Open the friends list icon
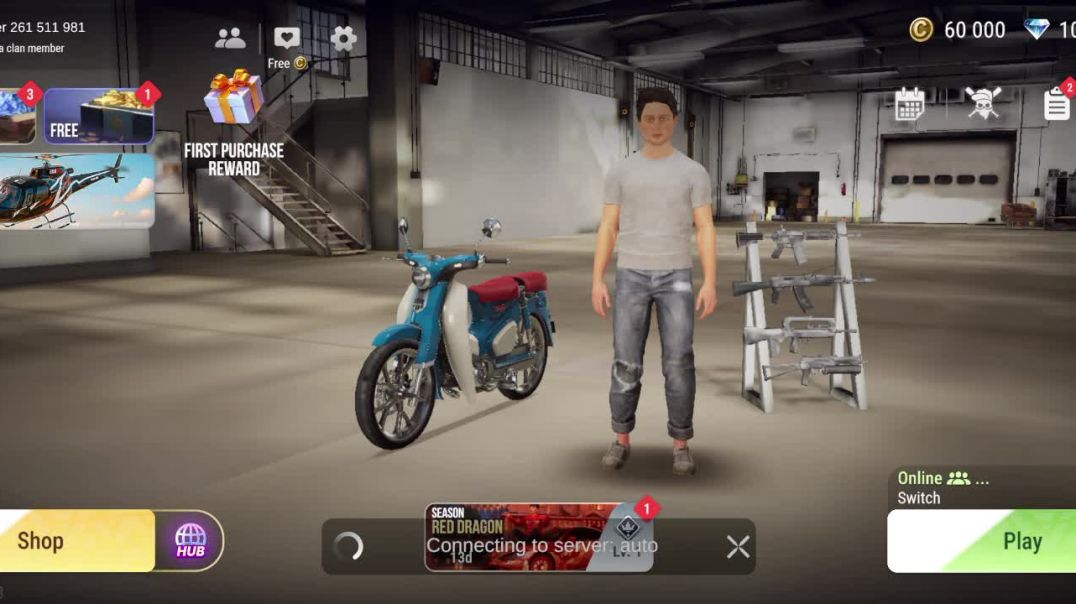 [230, 39]
